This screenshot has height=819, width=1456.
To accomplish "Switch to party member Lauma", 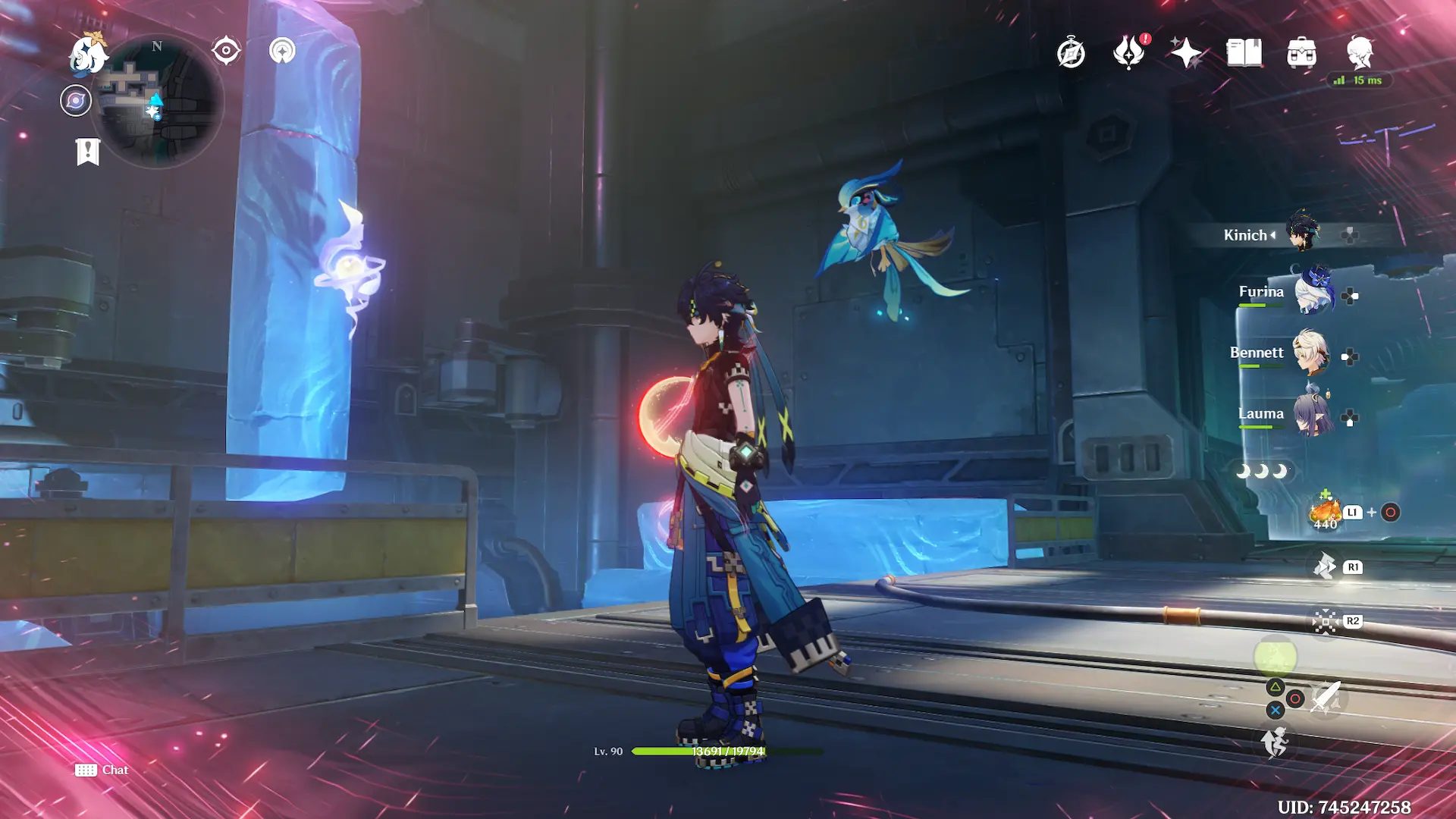I will click(x=1313, y=415).
